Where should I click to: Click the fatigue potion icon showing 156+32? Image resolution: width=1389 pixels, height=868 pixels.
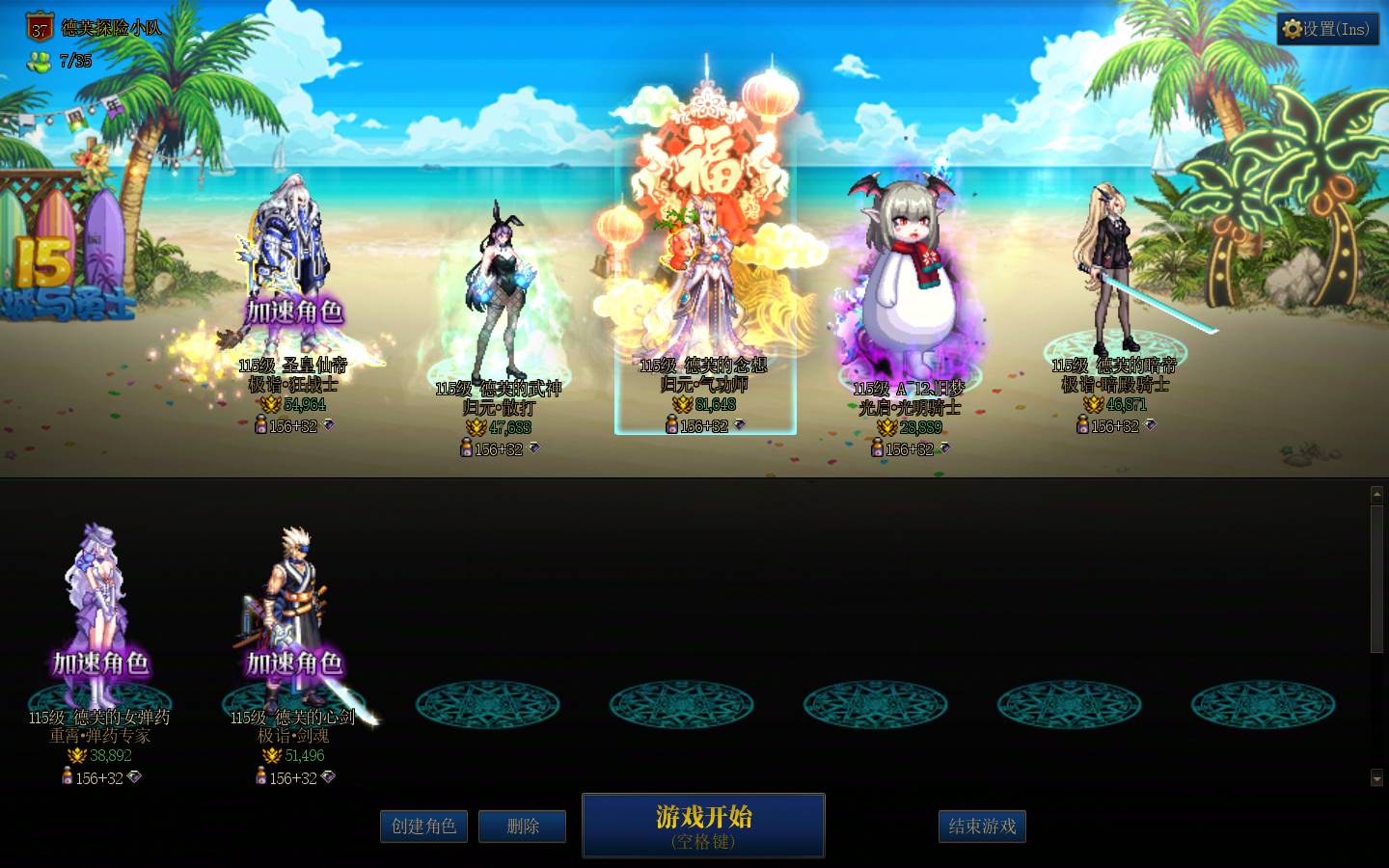[262, 425]
